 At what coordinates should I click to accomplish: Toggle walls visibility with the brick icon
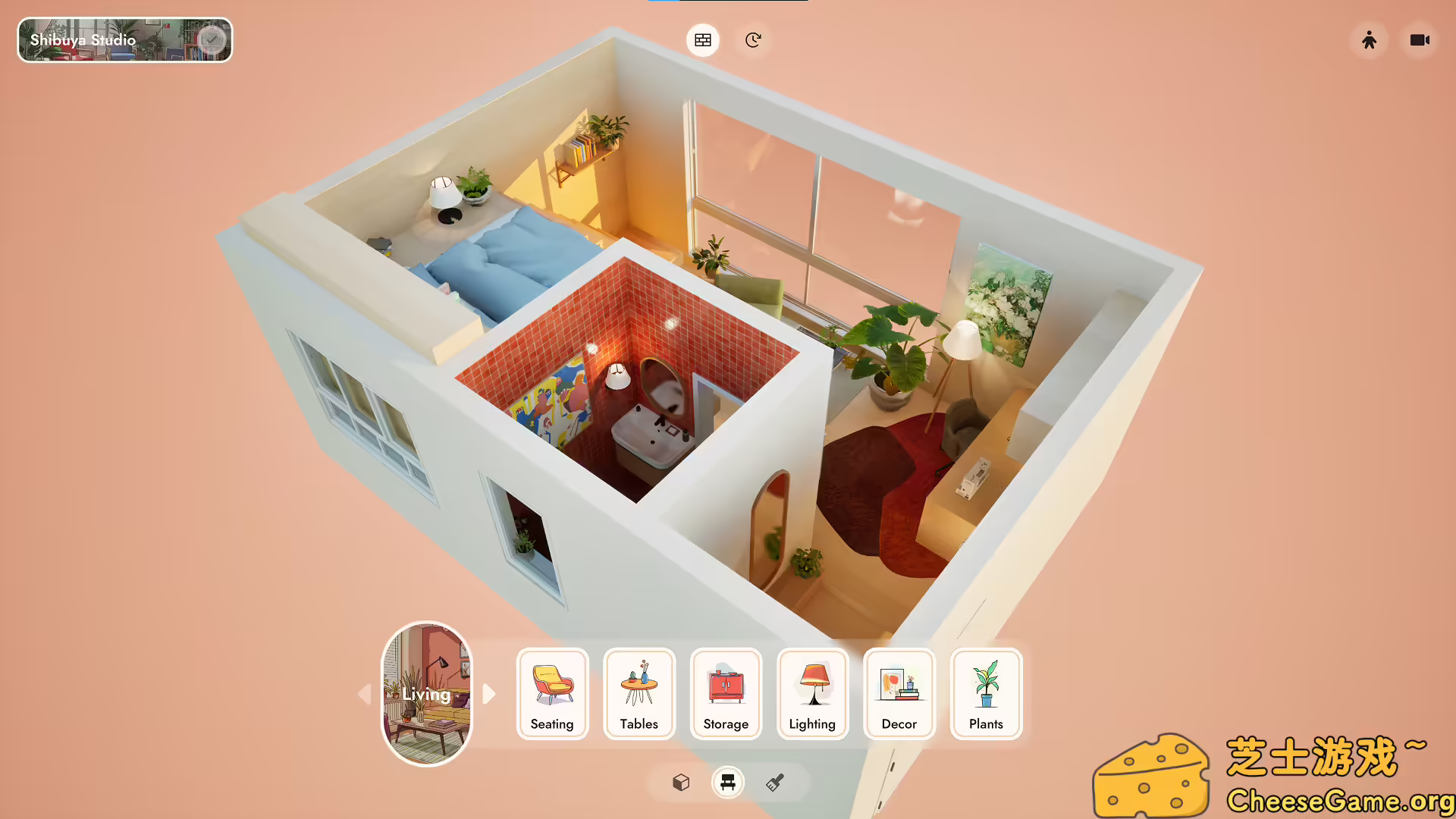coord(702,40)
